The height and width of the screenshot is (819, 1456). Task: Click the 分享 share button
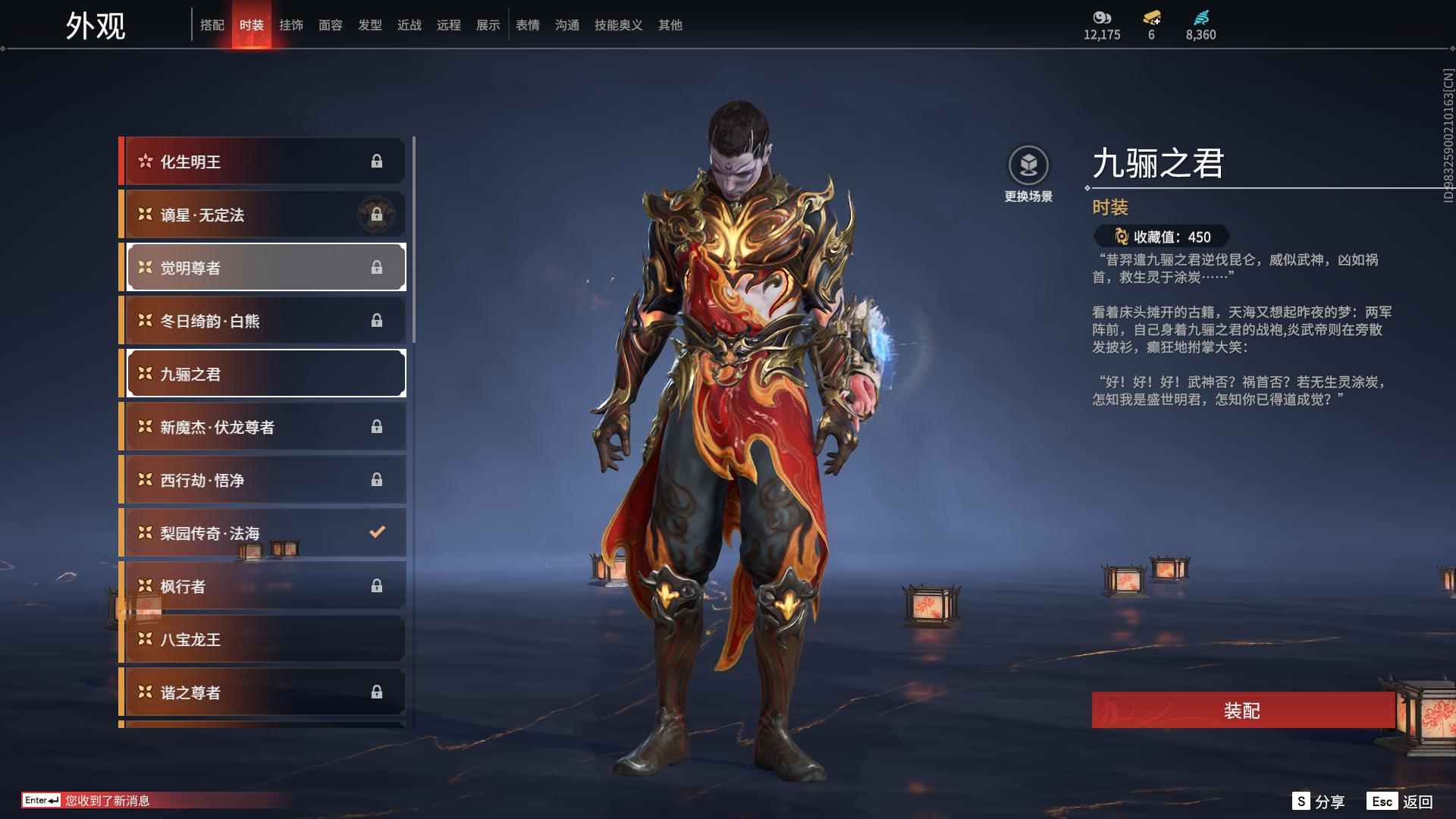pyautogui.click(x=1319, y=802)
